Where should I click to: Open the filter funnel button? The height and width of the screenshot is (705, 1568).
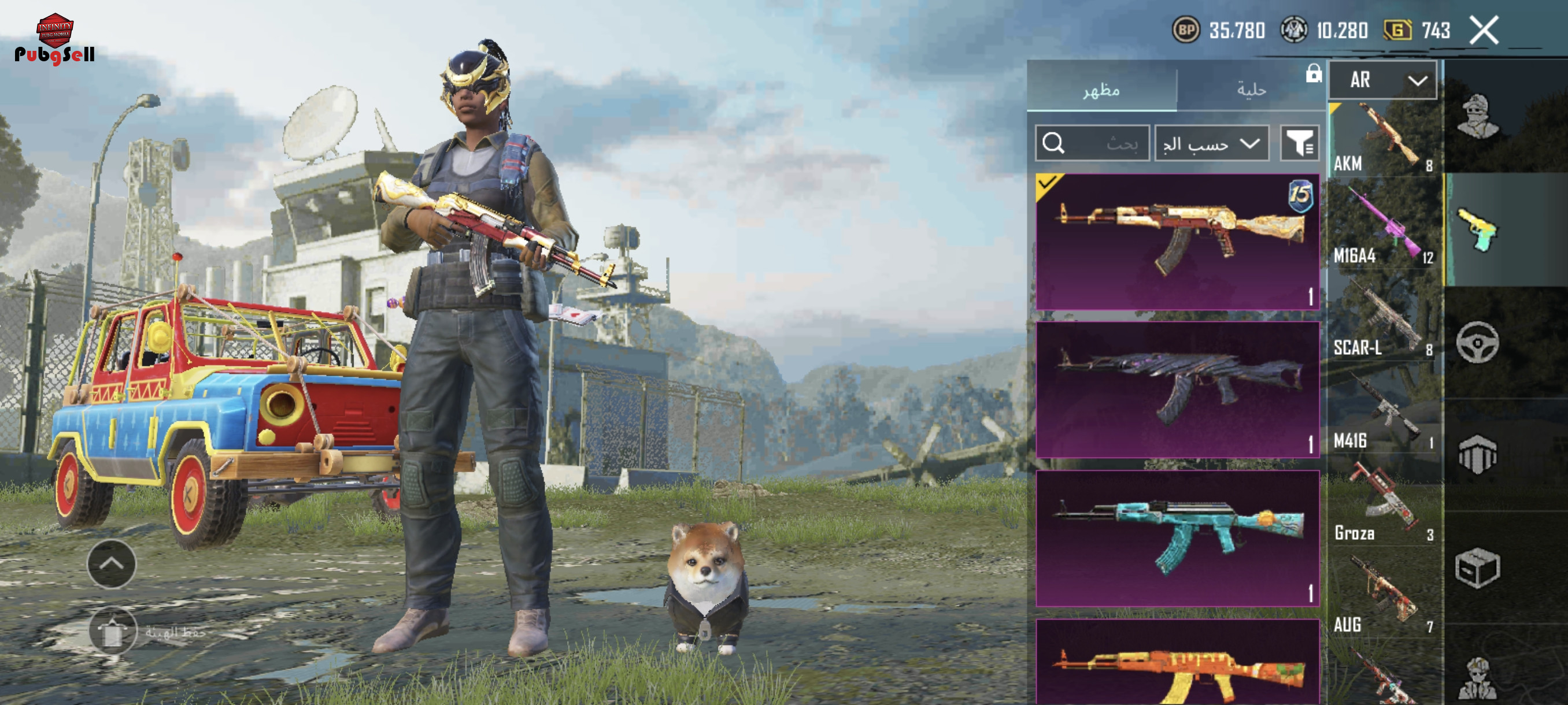[1299, 143]
